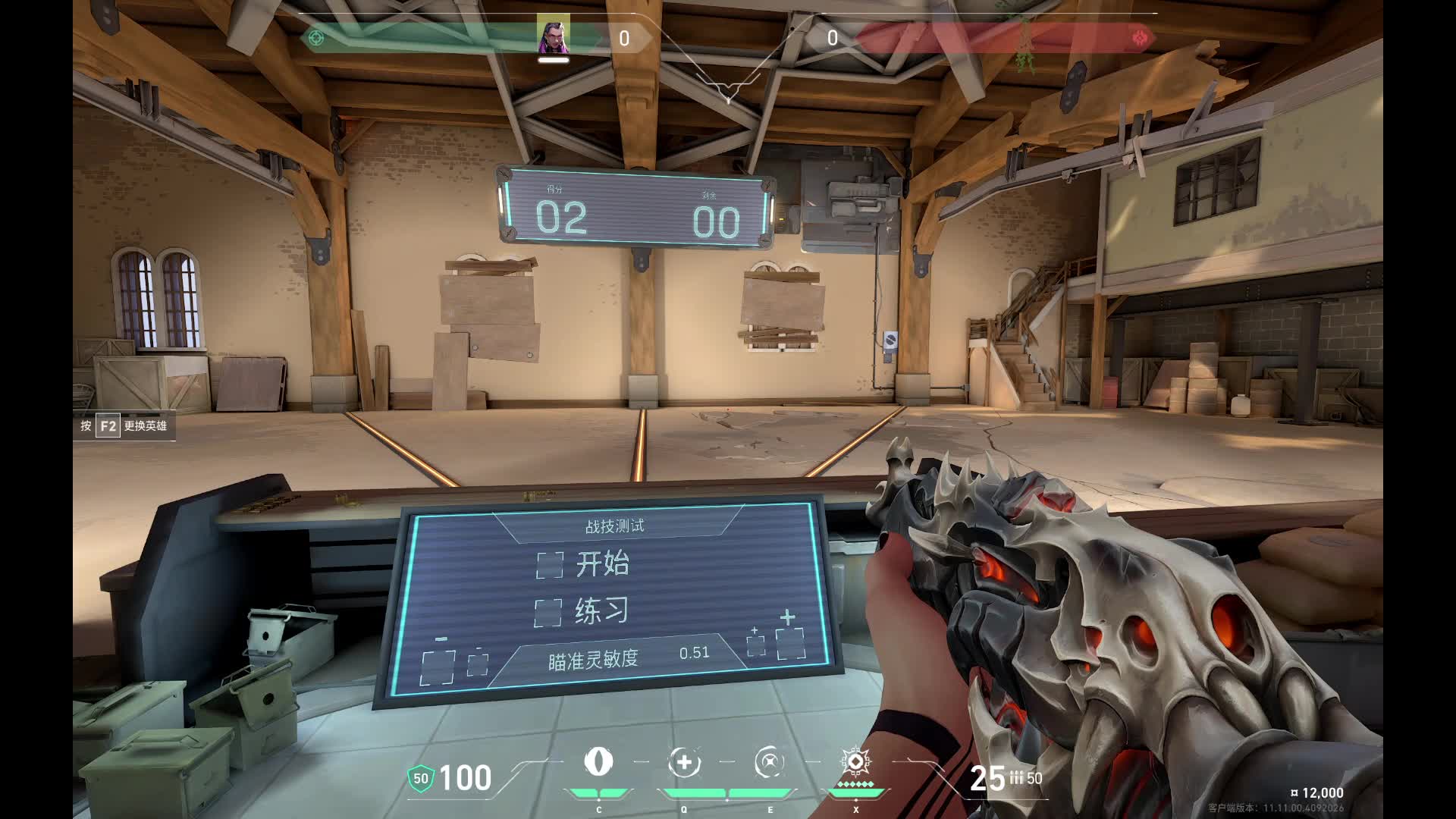Screen dimensions: 1456x819
Task: Activate the Empress ultimate icon
Action: coord(855,761)
